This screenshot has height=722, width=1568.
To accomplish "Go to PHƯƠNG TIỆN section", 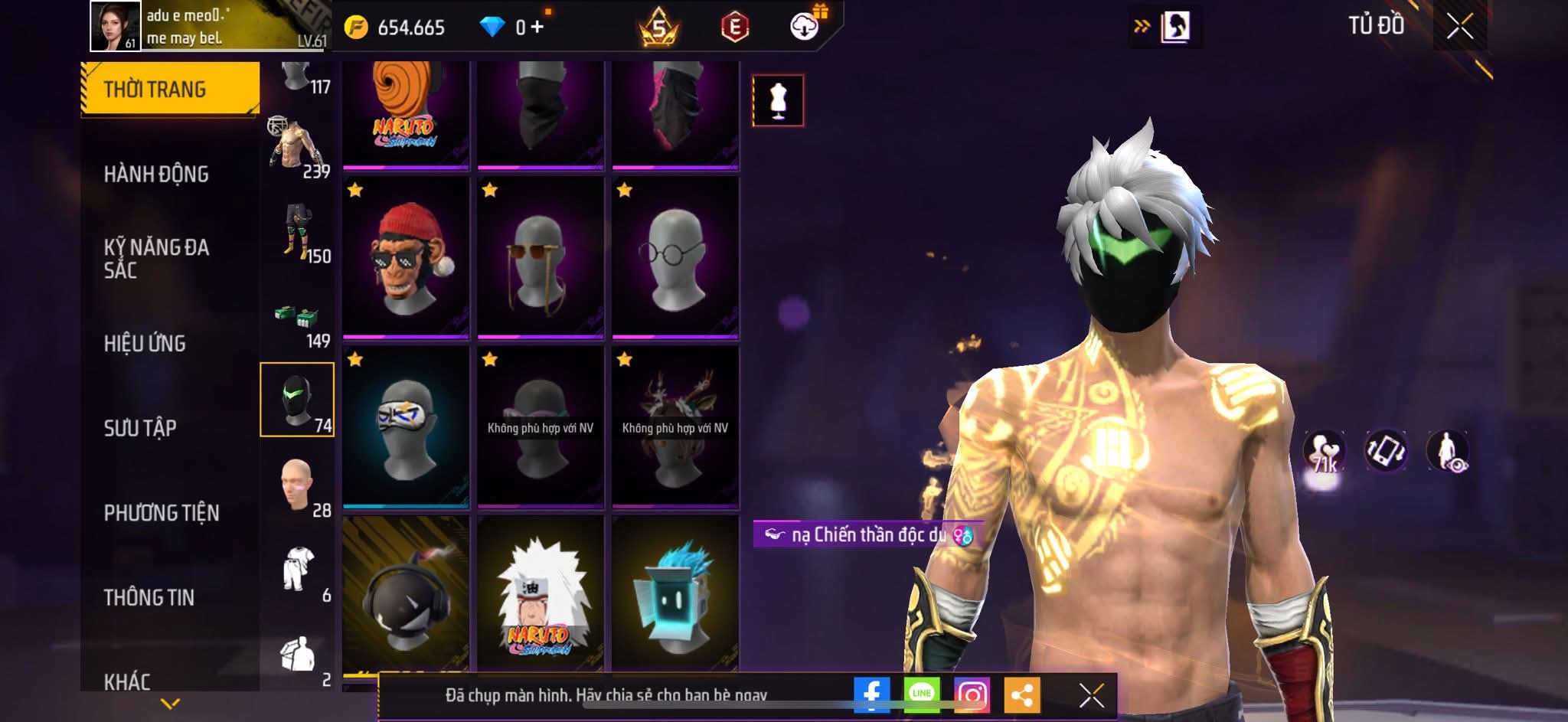I will click(x=162, y=513).
